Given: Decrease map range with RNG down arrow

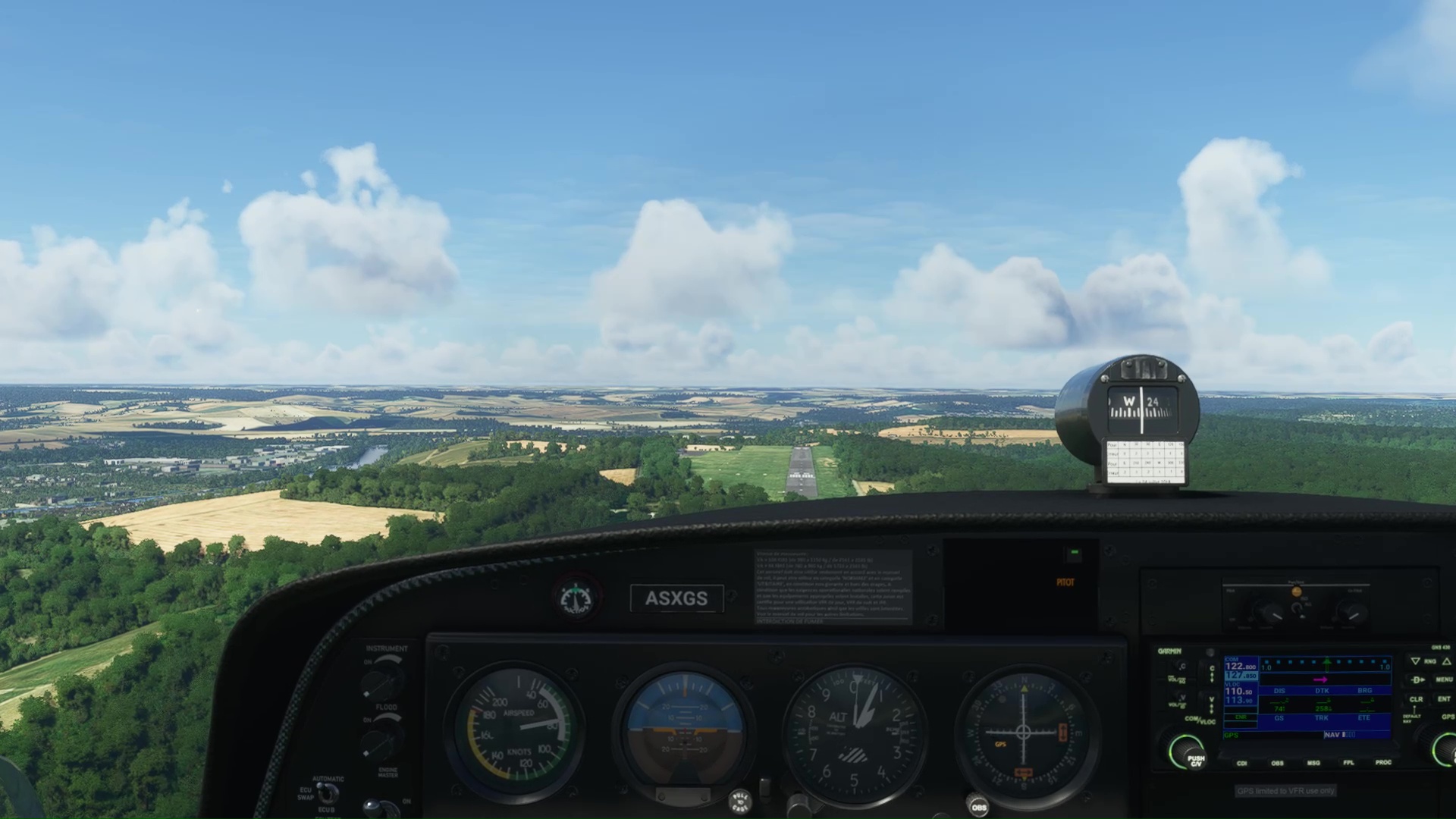Looking at the screenshot, I should (x=1415, y=661).
